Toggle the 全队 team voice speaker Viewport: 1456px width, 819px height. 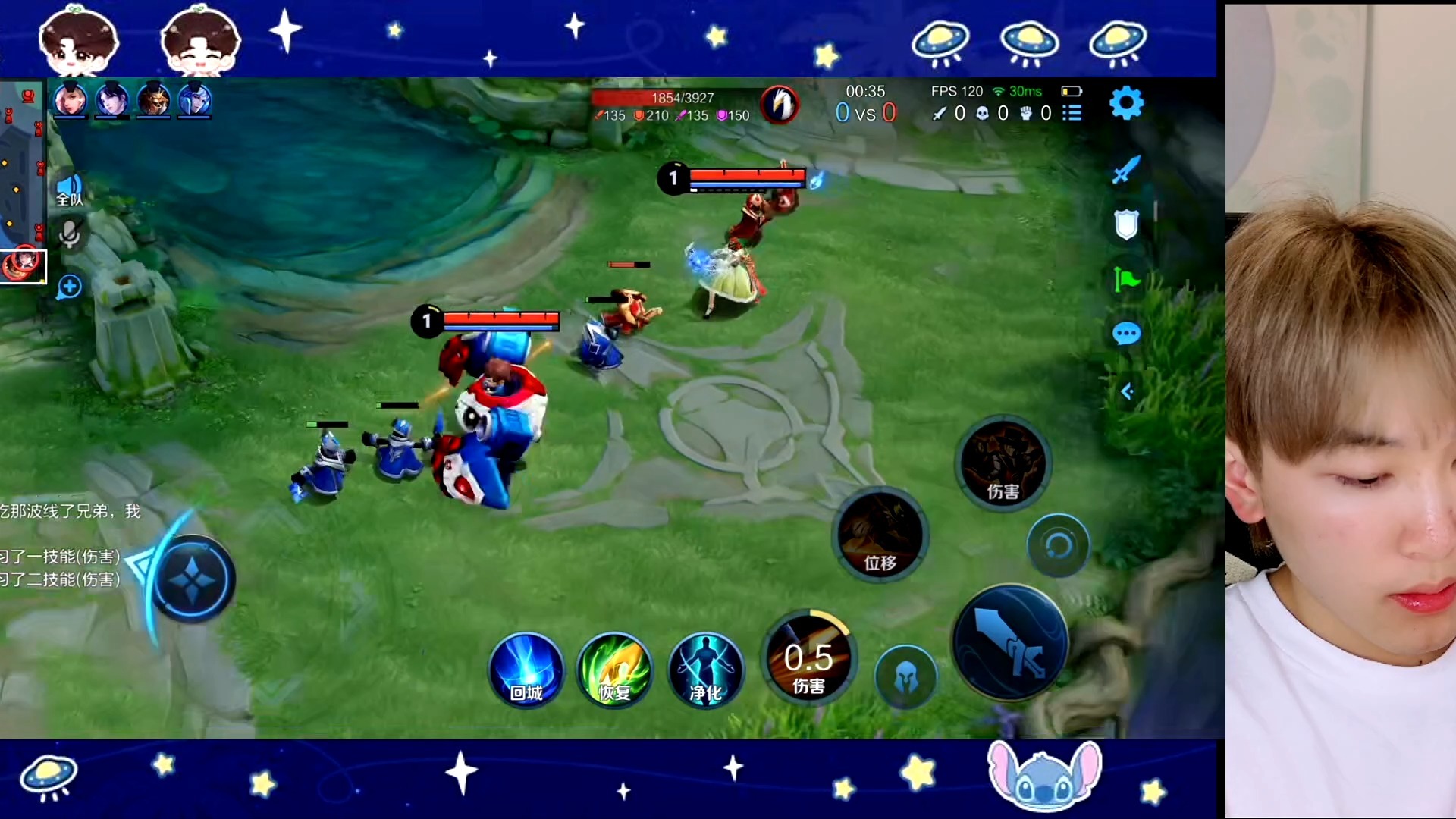coord(69,188)
